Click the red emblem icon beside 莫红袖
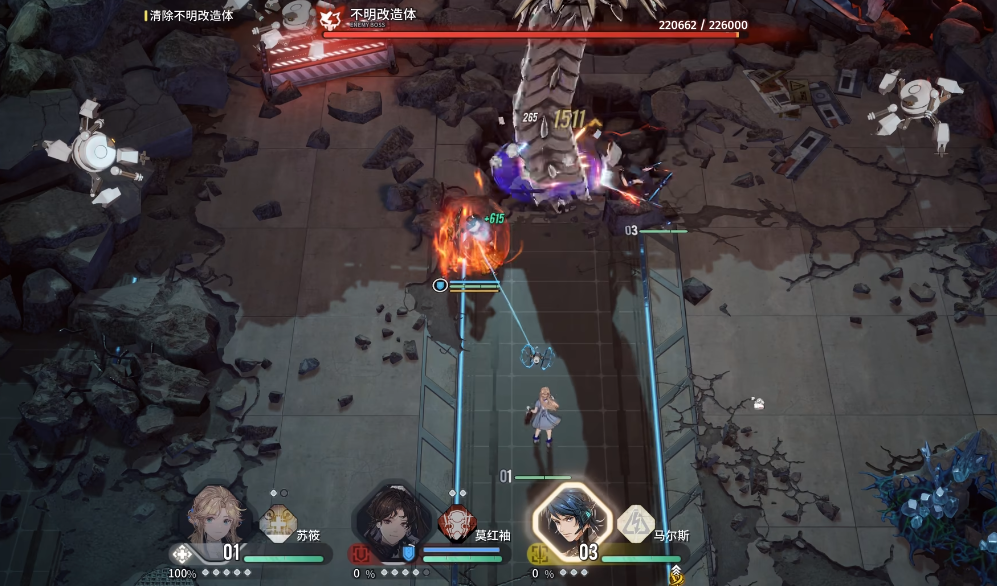The width and height of the screenshot is (997, 586). 358,554
